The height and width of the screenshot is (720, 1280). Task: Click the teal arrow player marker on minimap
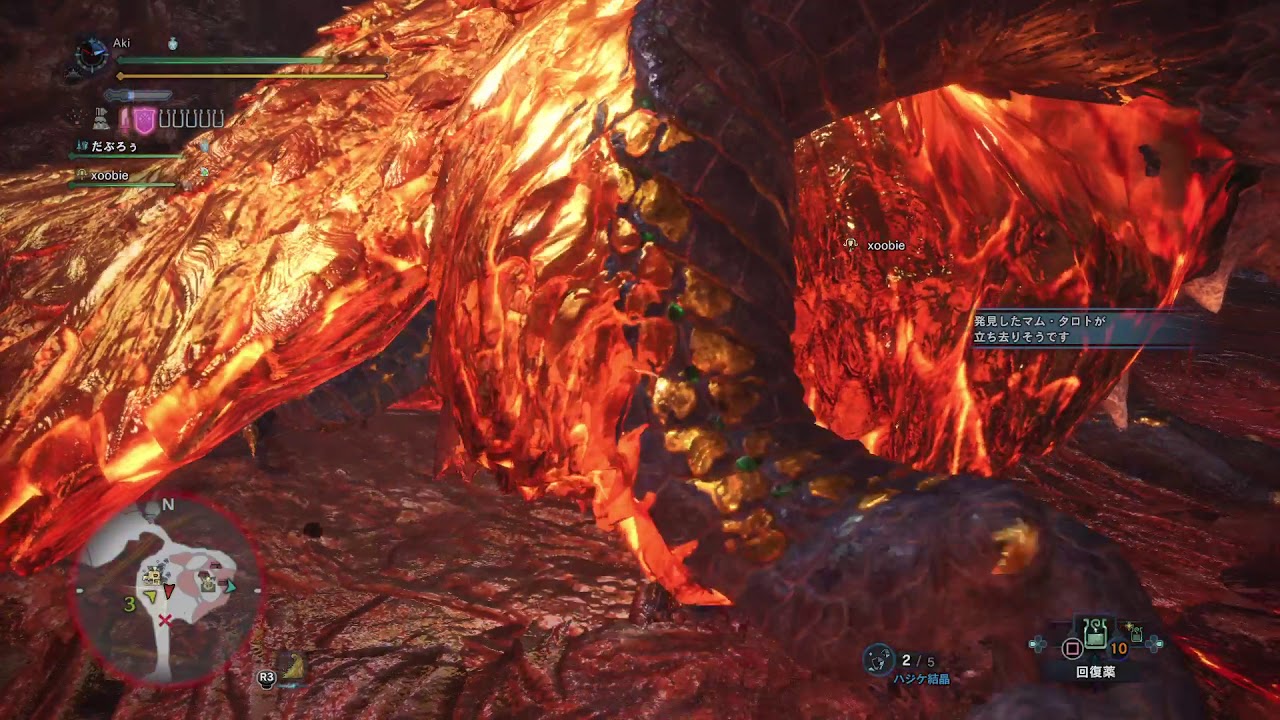(x=231, y=587)
